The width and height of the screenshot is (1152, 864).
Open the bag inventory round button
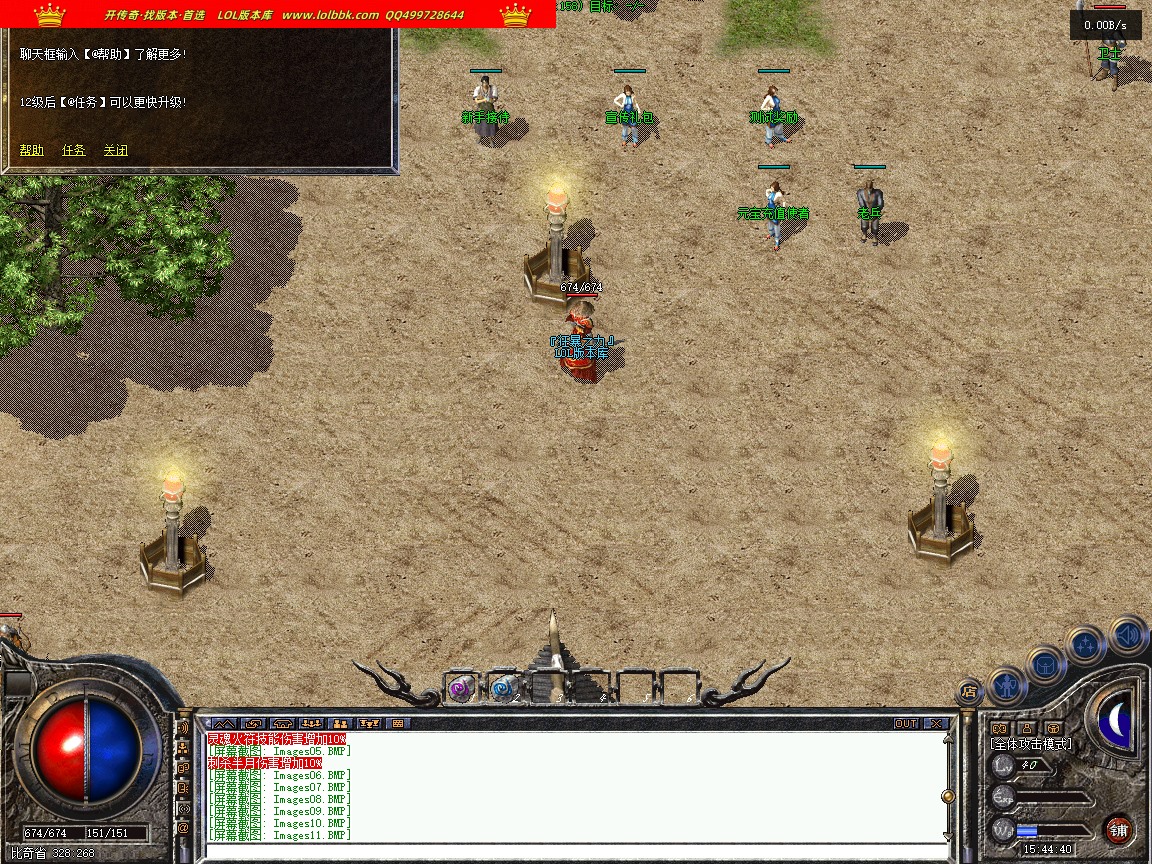point(1046,664)
